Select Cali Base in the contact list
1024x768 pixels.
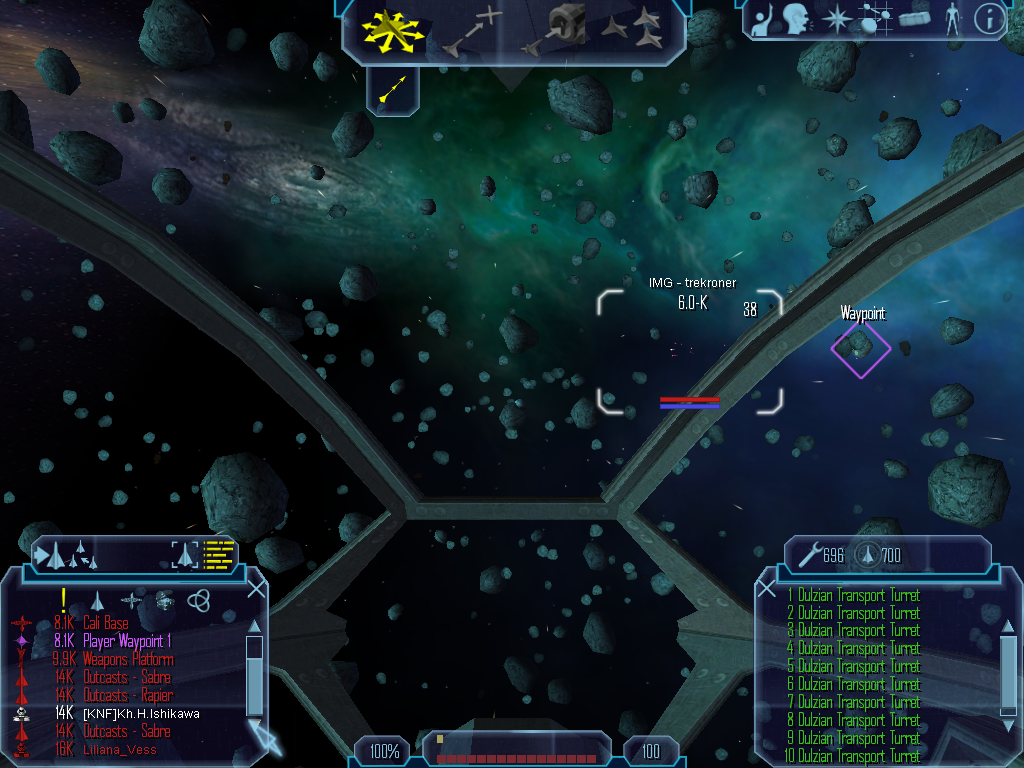pos(105,623)
